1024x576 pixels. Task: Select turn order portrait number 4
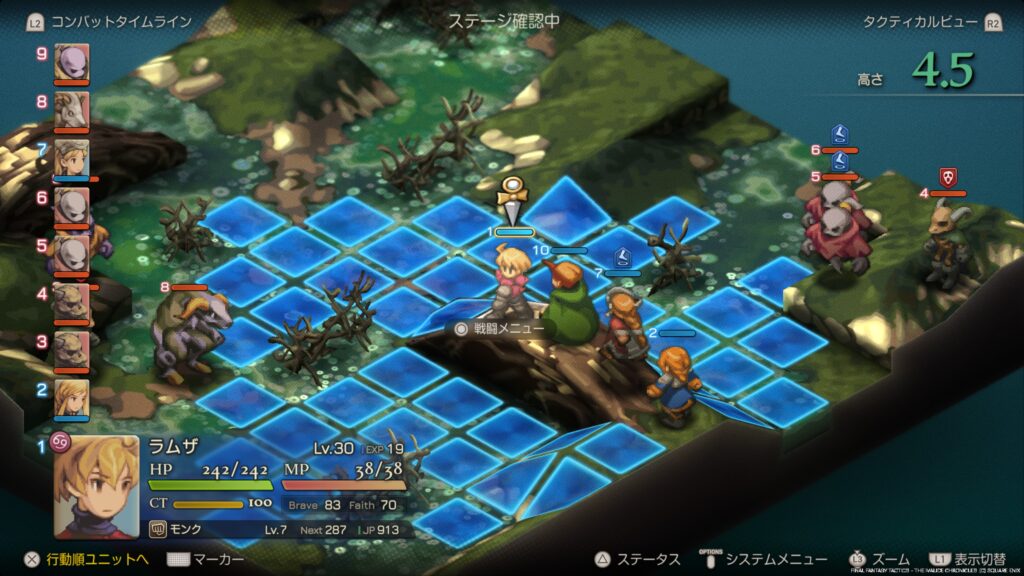click(71, 302)
